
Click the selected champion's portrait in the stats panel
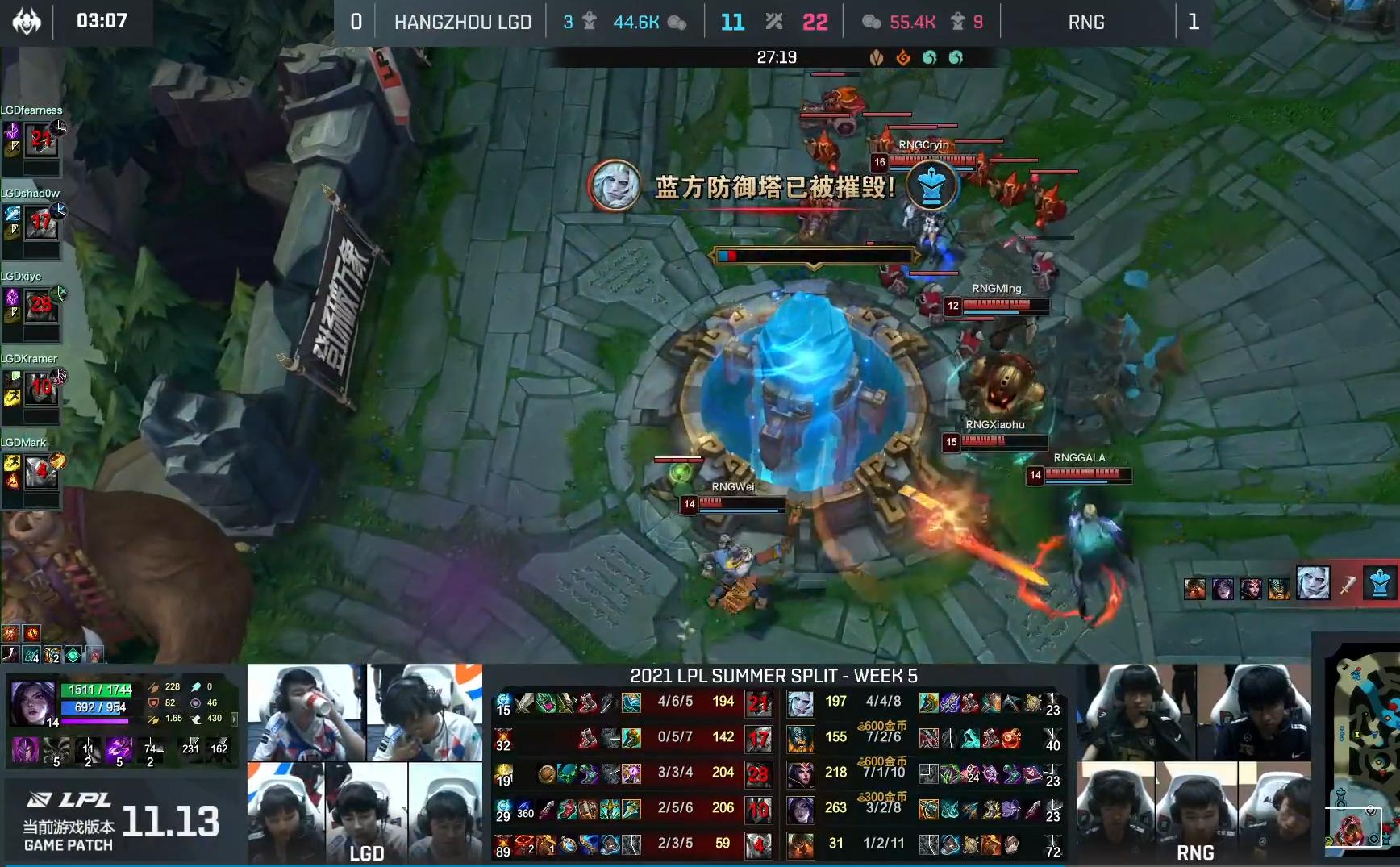pyautogui.click(x=32, y=702)
